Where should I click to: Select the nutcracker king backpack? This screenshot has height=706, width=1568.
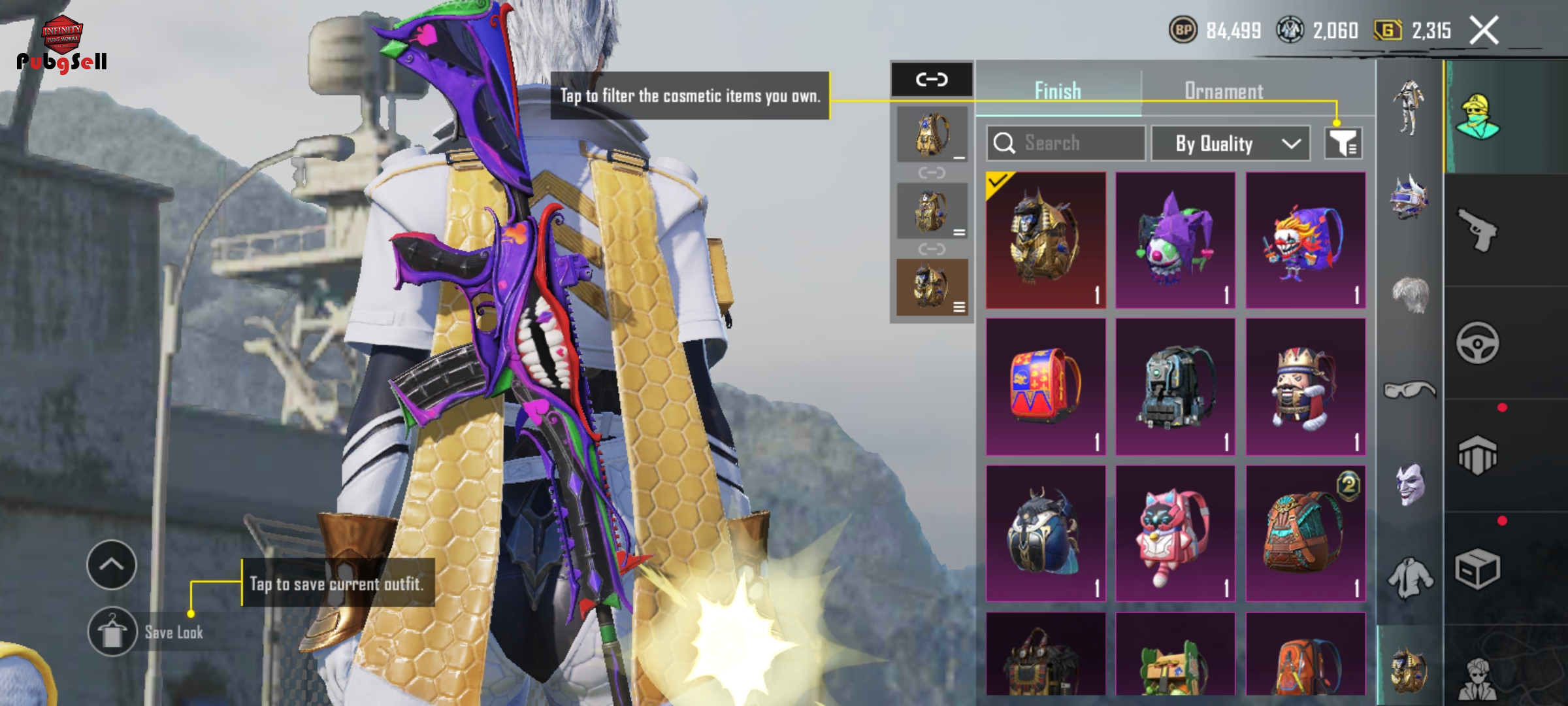(1305, 386)
